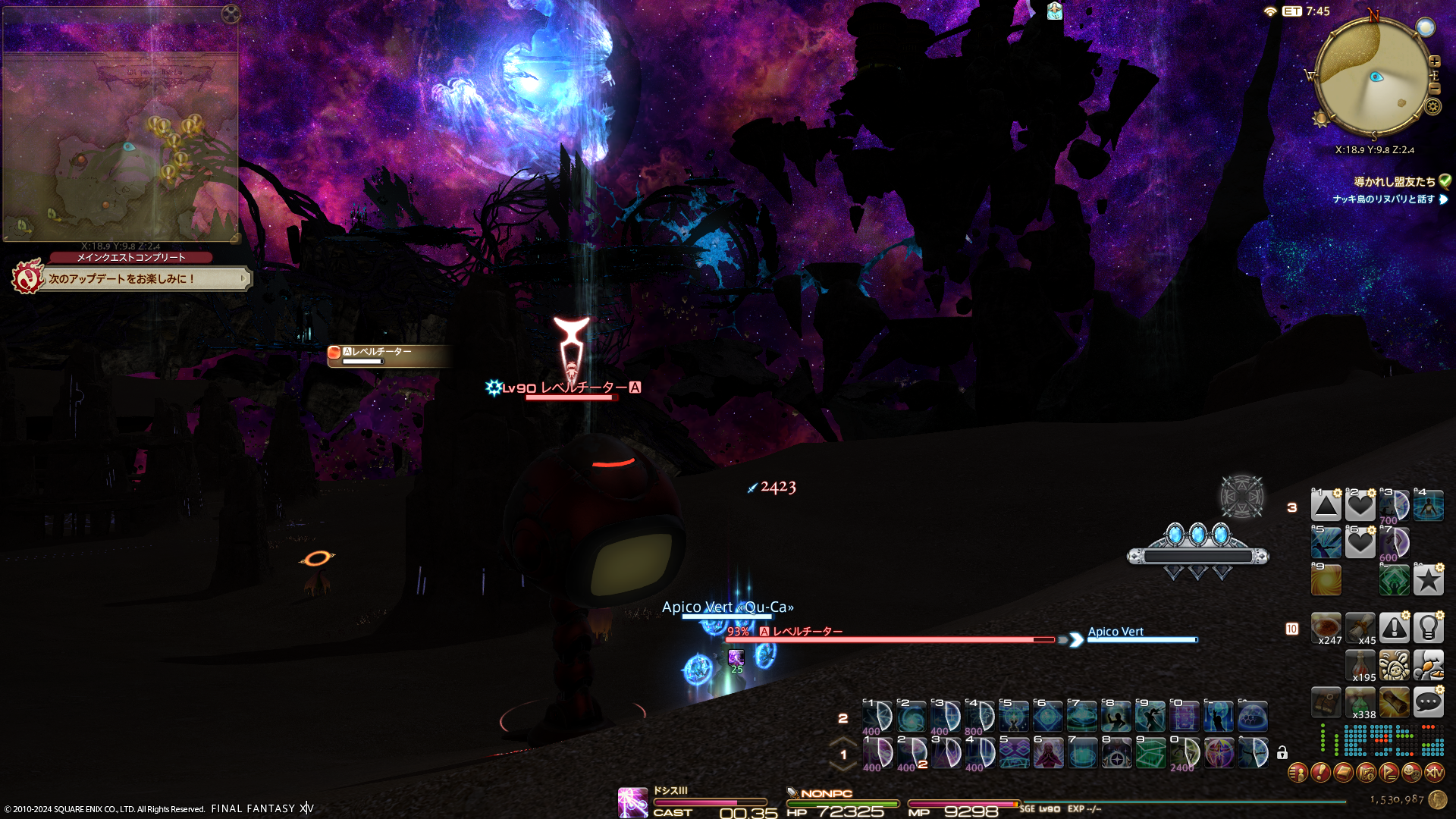The width and height of the screenshot is (1456, 819).
Task: Click the speech bubble macro icon
Action: click(x=1428, y=703)
